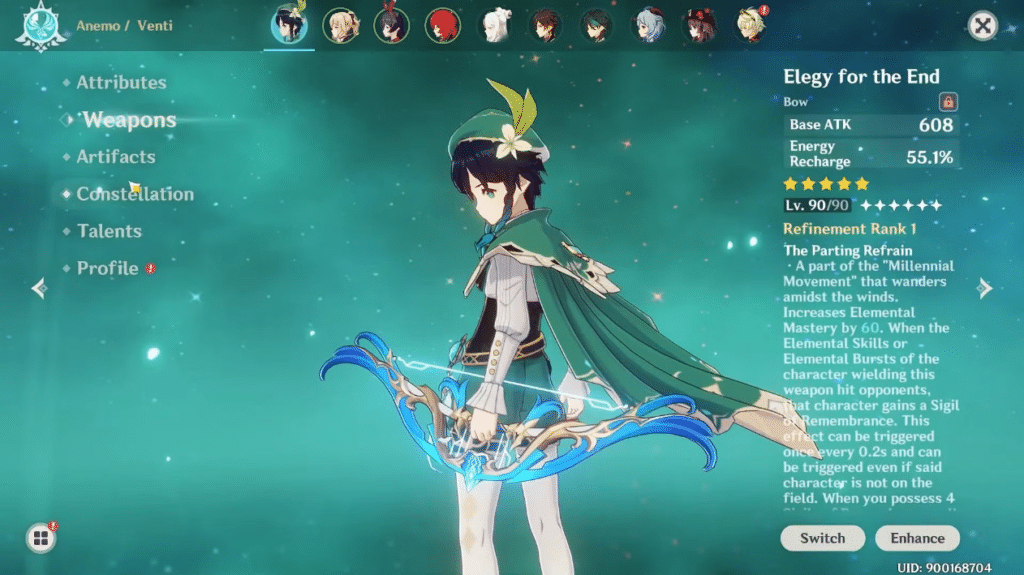Image resolution: width=1024 pixels, height=575 pixels.
Task: Show the Talents page
Action: click(x=109, y=231)
